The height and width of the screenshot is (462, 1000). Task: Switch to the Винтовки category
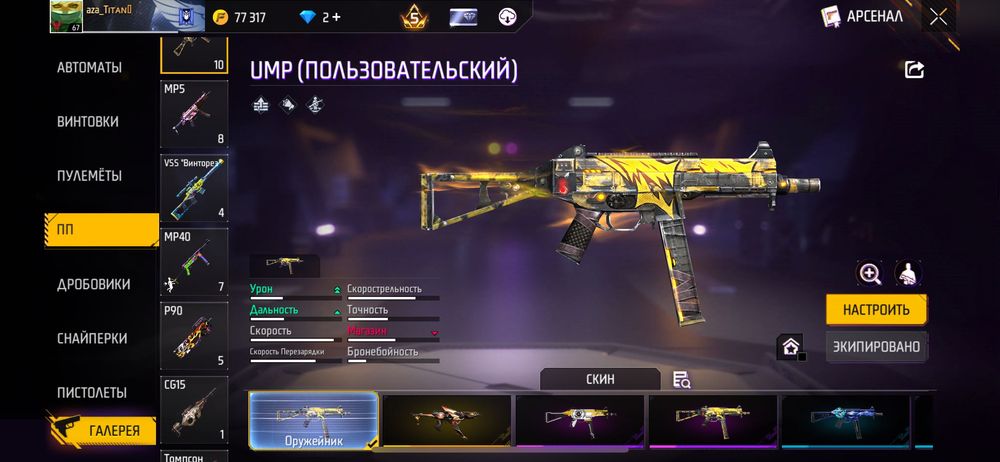point(88,122)
